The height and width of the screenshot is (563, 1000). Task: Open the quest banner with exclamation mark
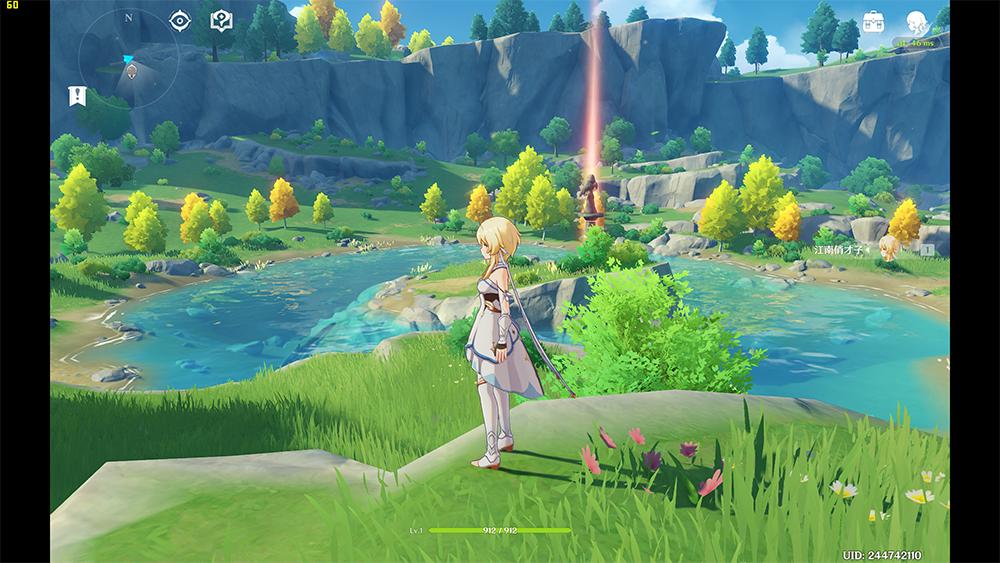(x=77, y=96)
